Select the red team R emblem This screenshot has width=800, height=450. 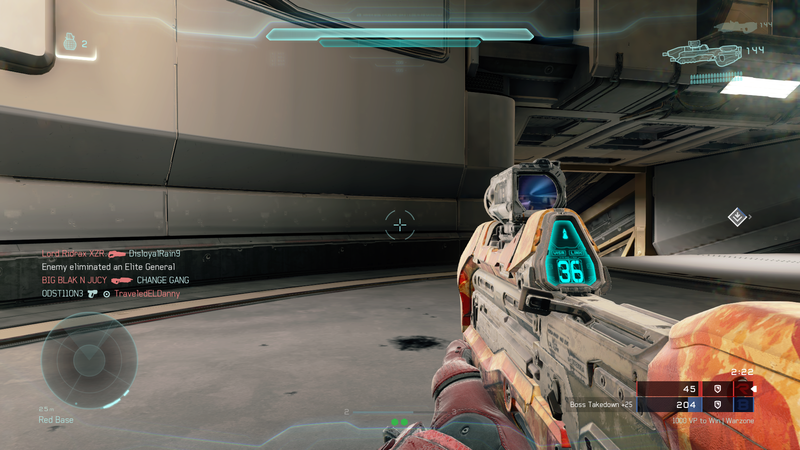point(742,388)
